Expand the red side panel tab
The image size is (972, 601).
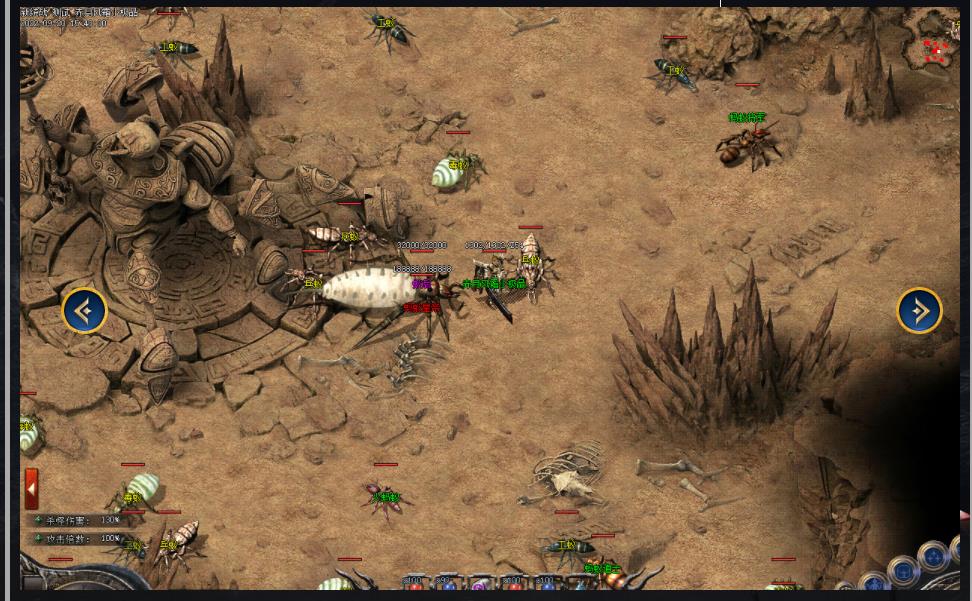[32, 489]
